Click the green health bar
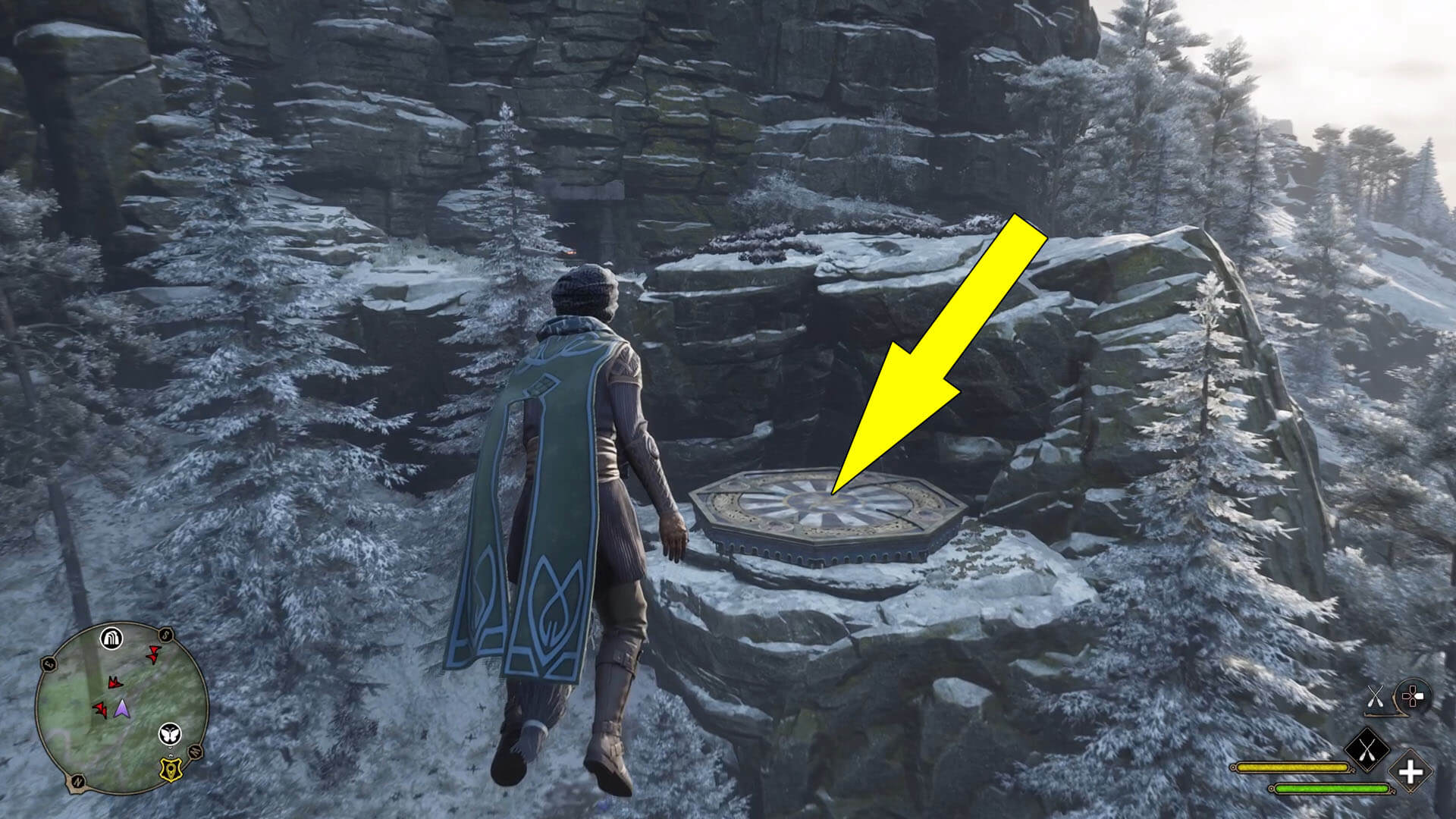This screenshot has width=1456, height=819. [x=1330, y=788]
